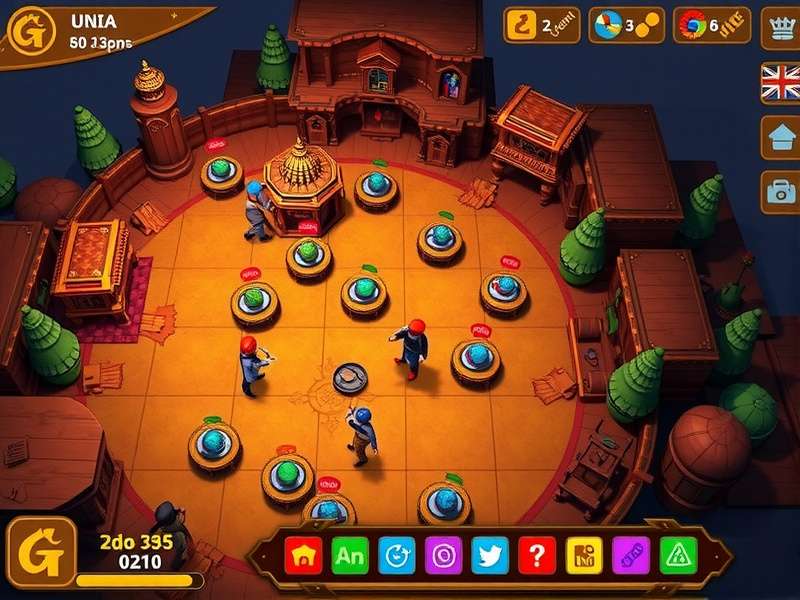The image size is (800, 600).
Task: Choose the purple circle toolbar icon
Action: (x=443, y=554)
